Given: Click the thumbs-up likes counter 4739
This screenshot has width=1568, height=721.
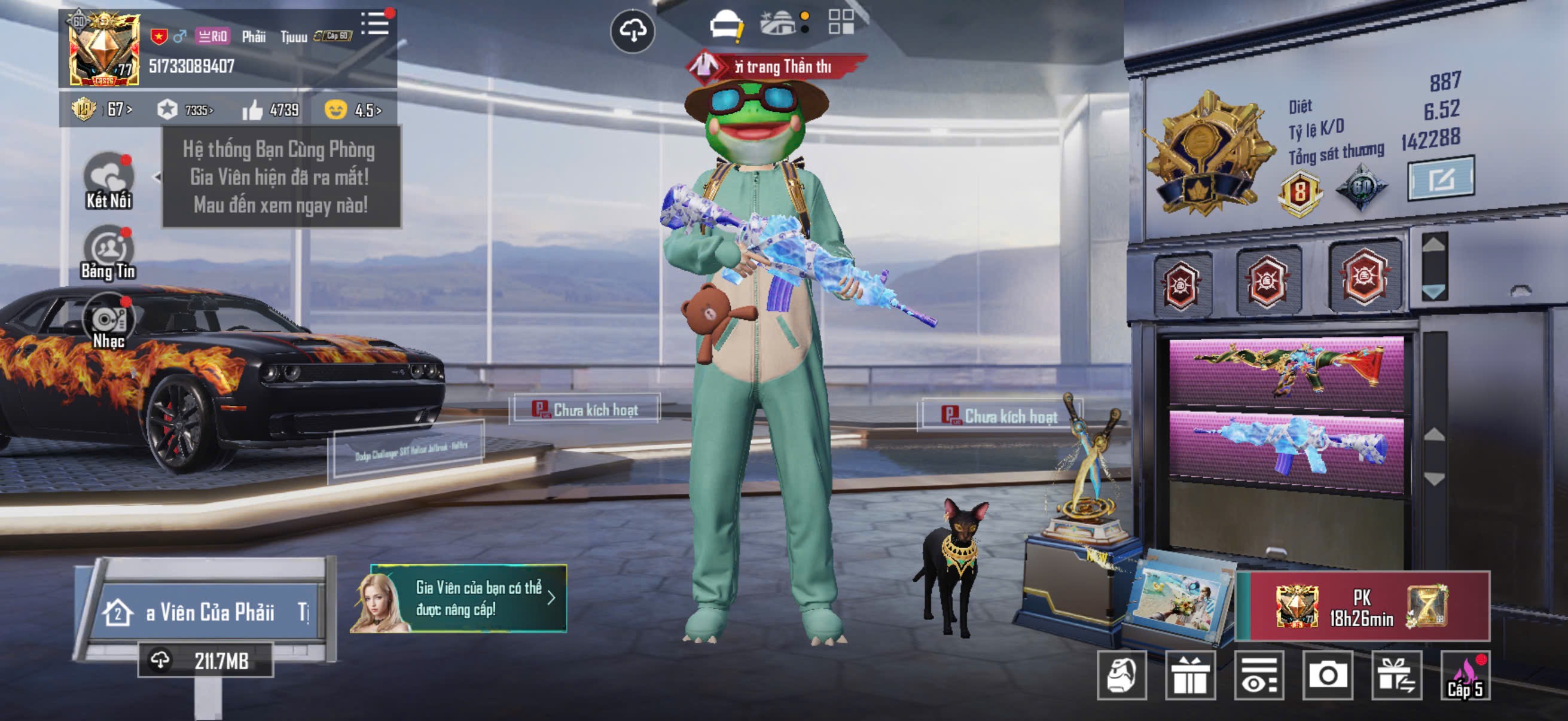Looking at the screenshot, I should [x=270, y=110].
